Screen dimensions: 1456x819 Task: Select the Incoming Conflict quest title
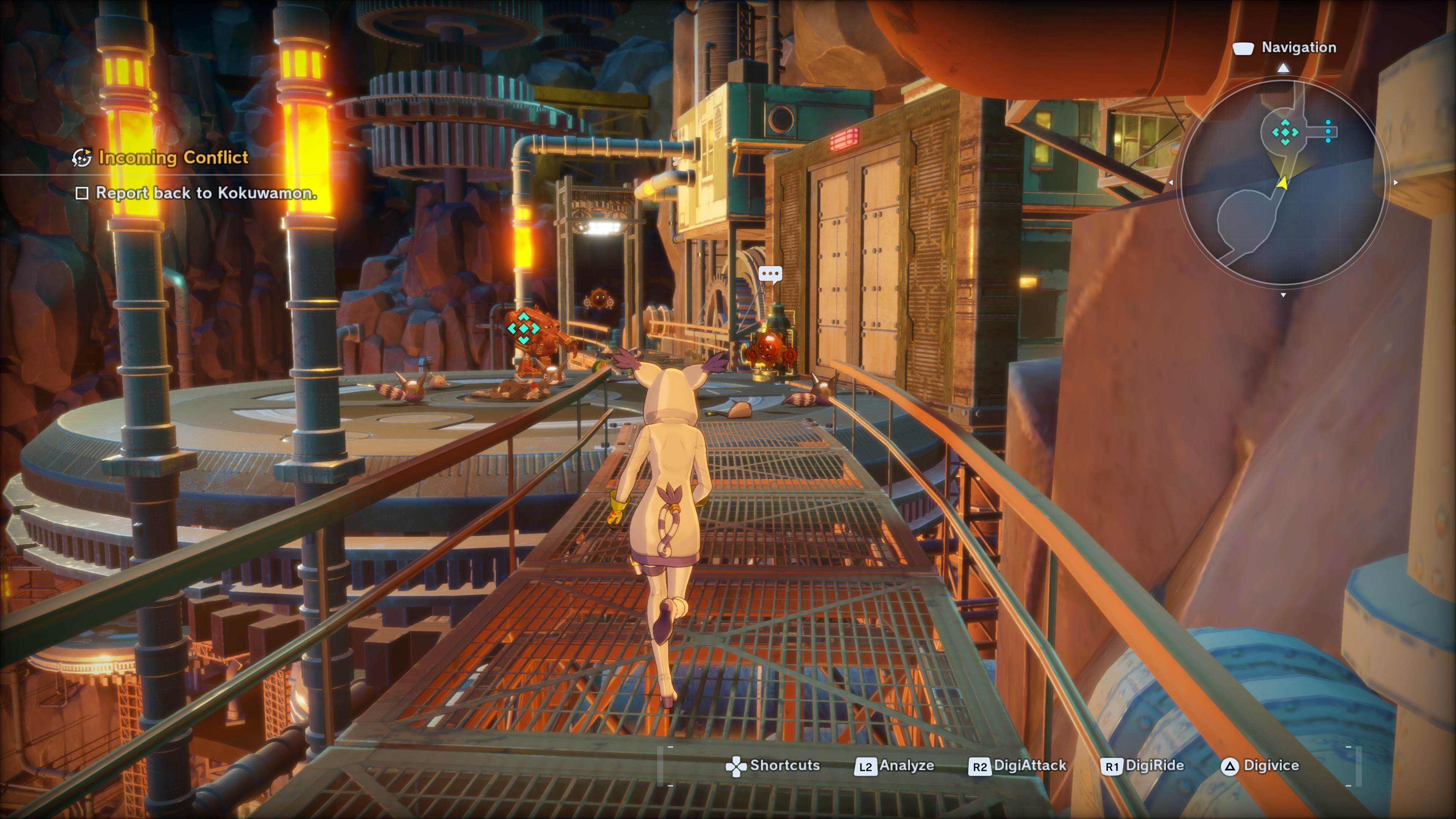point(173,158)
